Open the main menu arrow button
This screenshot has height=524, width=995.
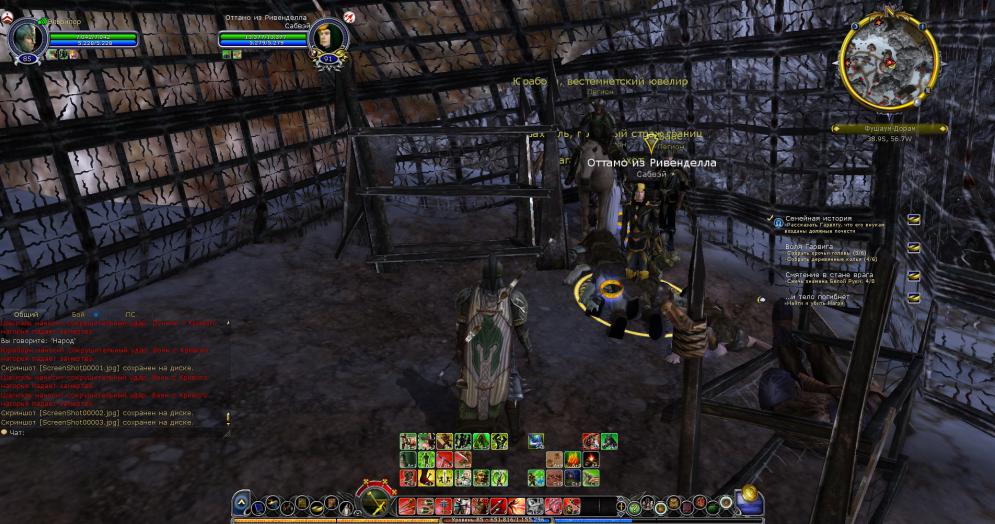tap(241, 504)
